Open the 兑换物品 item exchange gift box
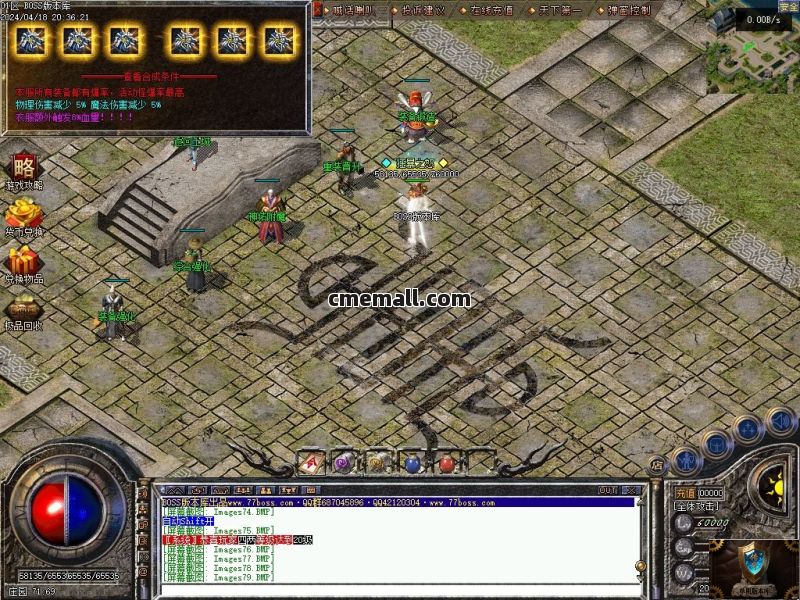The image size is (800, 600). coord(24,262)
